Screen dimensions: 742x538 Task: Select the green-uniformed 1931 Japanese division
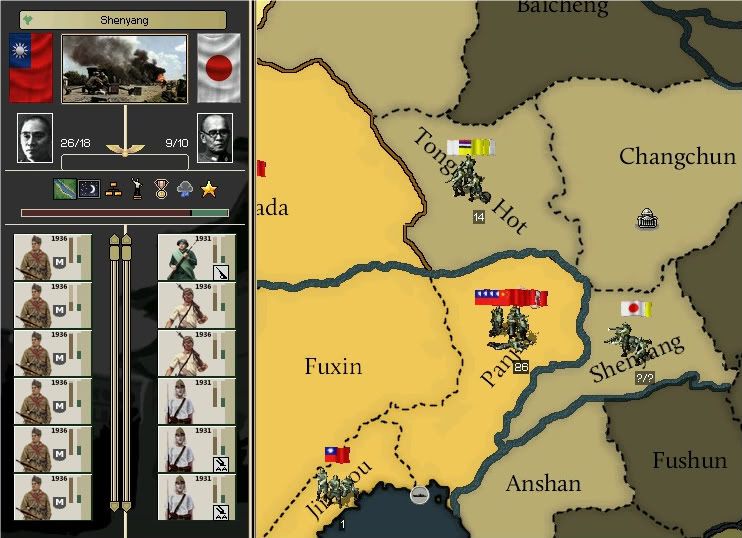[x=196, y=258]
